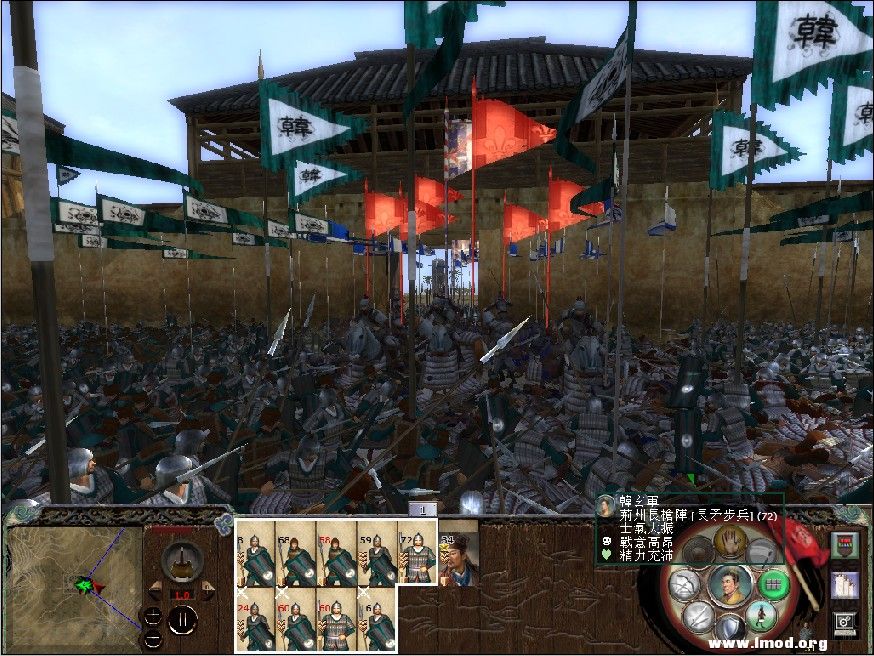Open the banner panel button at right edge

coord(844,546)
